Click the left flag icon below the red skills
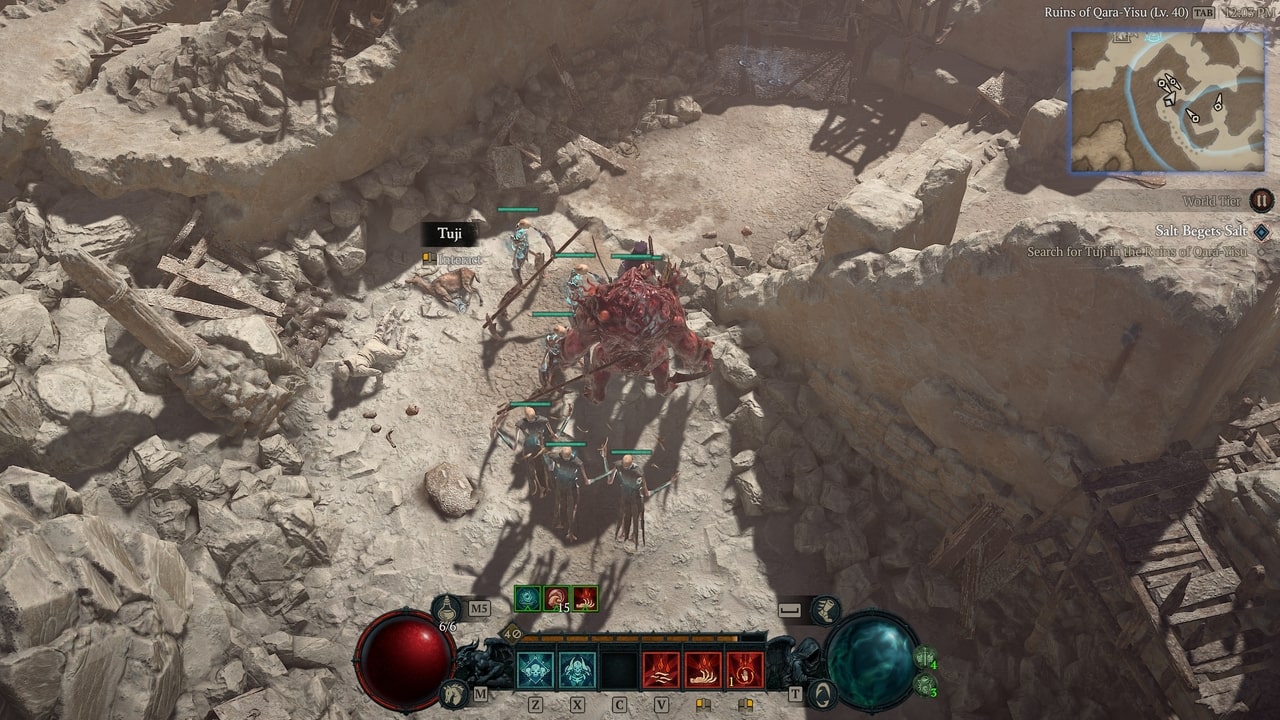The image size is (1280, 720). [703, 703]
